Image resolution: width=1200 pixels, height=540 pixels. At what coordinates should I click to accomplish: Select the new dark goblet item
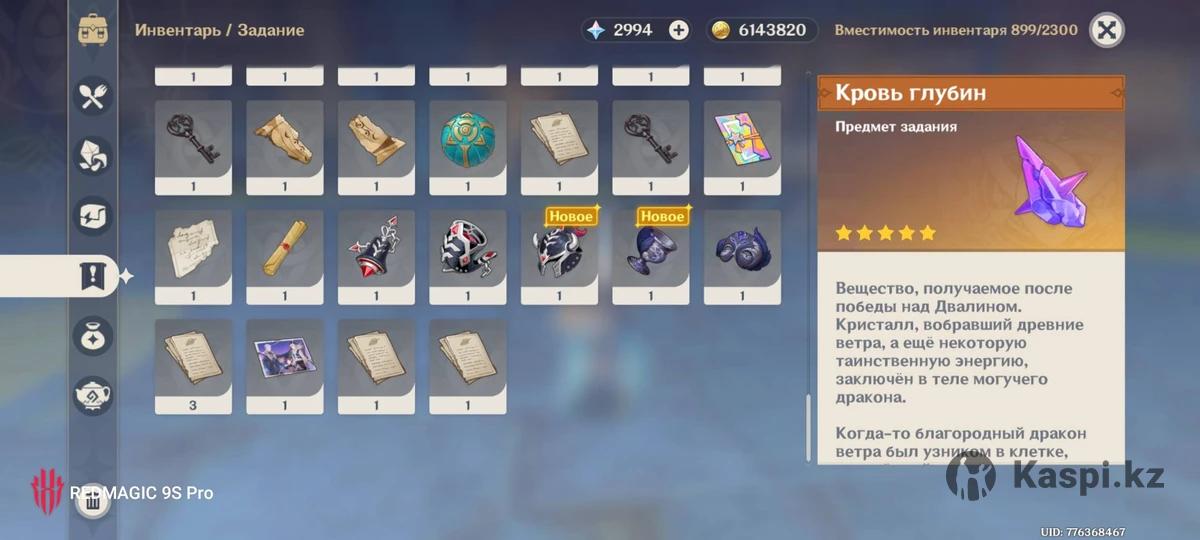point(651,252)
